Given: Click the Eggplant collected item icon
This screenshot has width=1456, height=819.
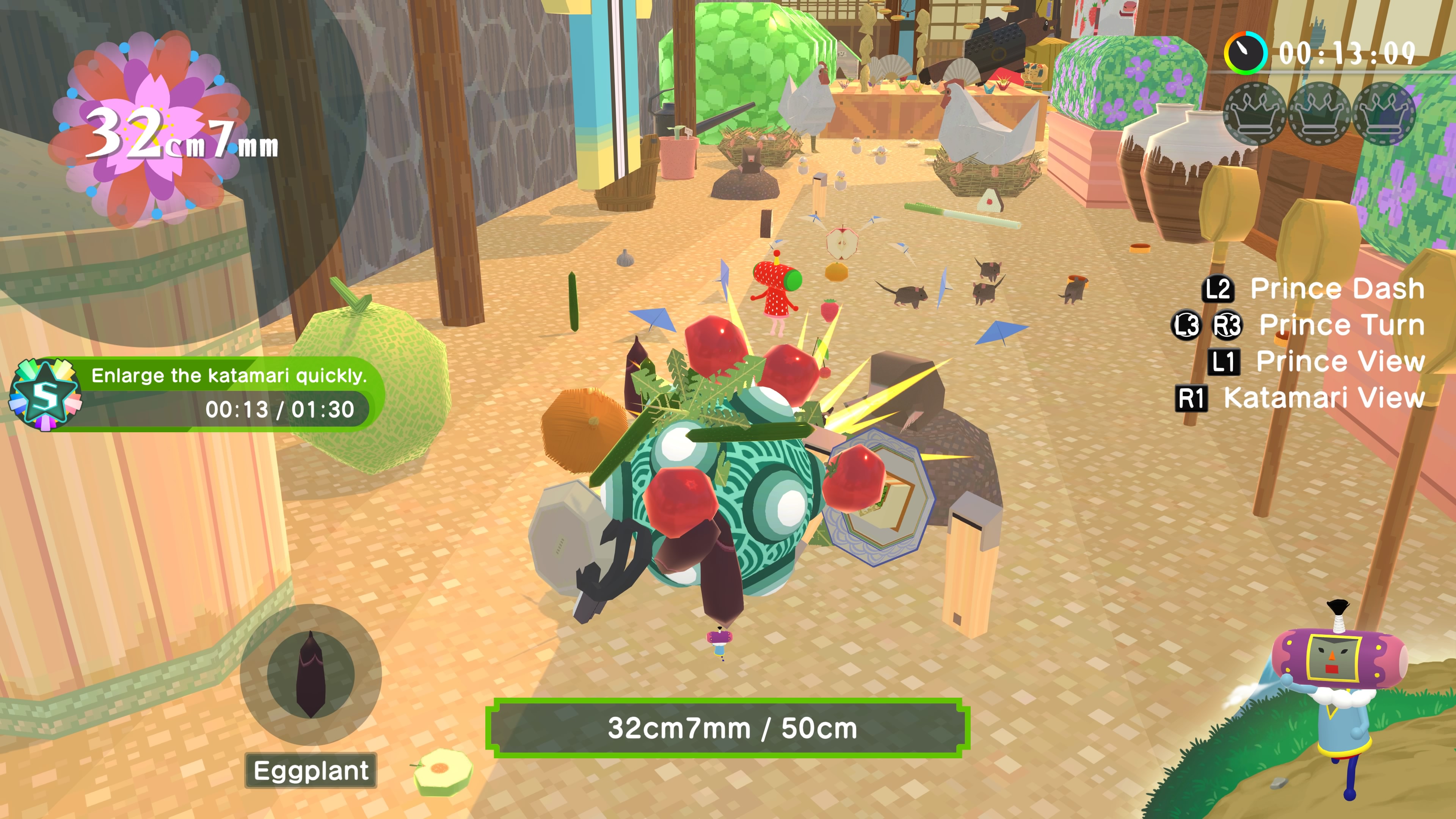Looking at the screenshot, I should click(x=310, y=674).
